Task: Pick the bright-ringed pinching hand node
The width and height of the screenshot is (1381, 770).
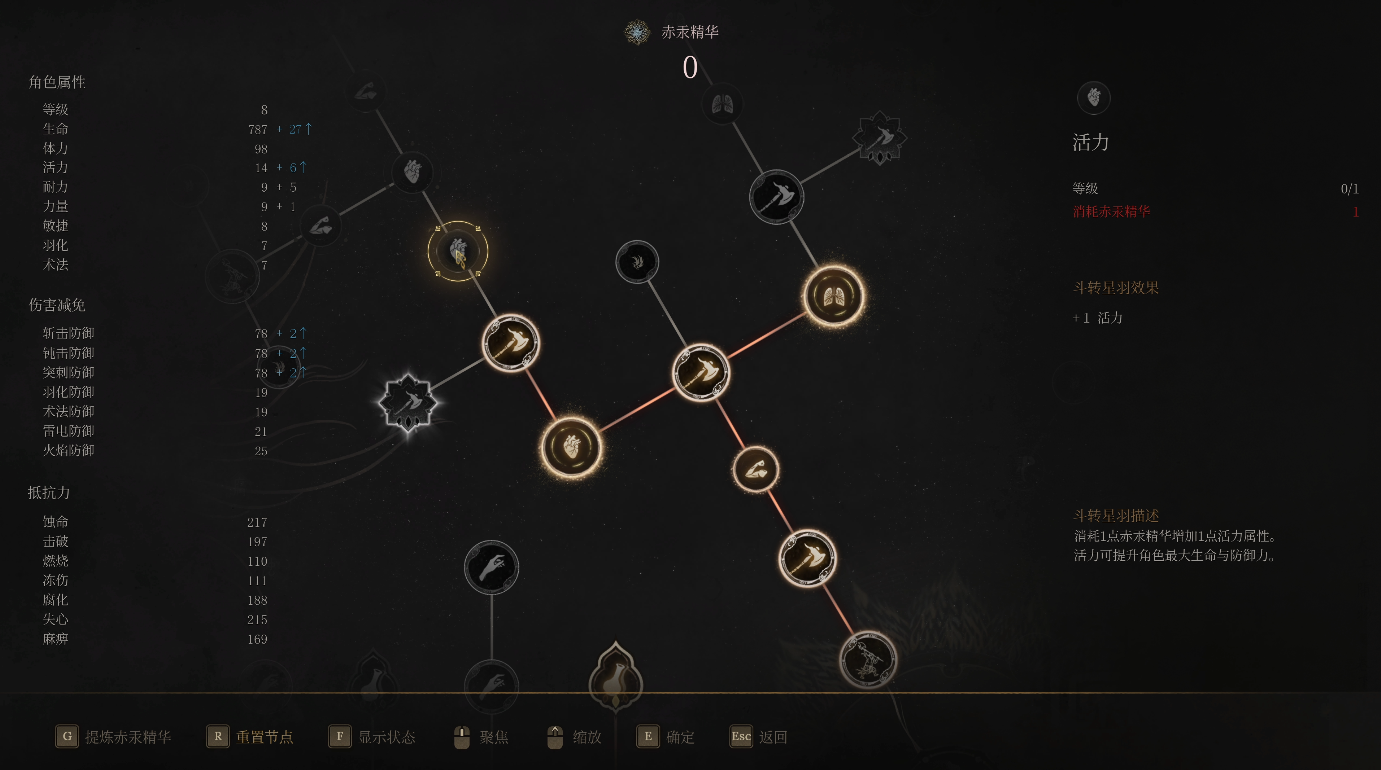Action: (x=491, y=568)
